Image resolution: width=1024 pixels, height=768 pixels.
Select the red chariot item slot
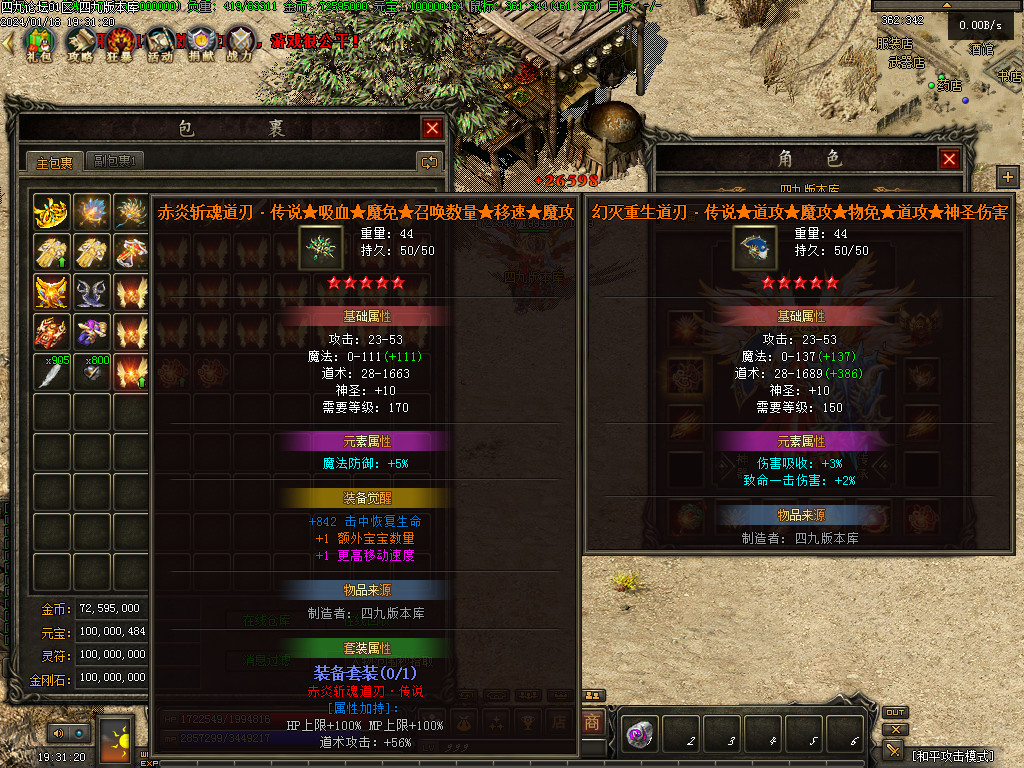[x=51, y=332]
